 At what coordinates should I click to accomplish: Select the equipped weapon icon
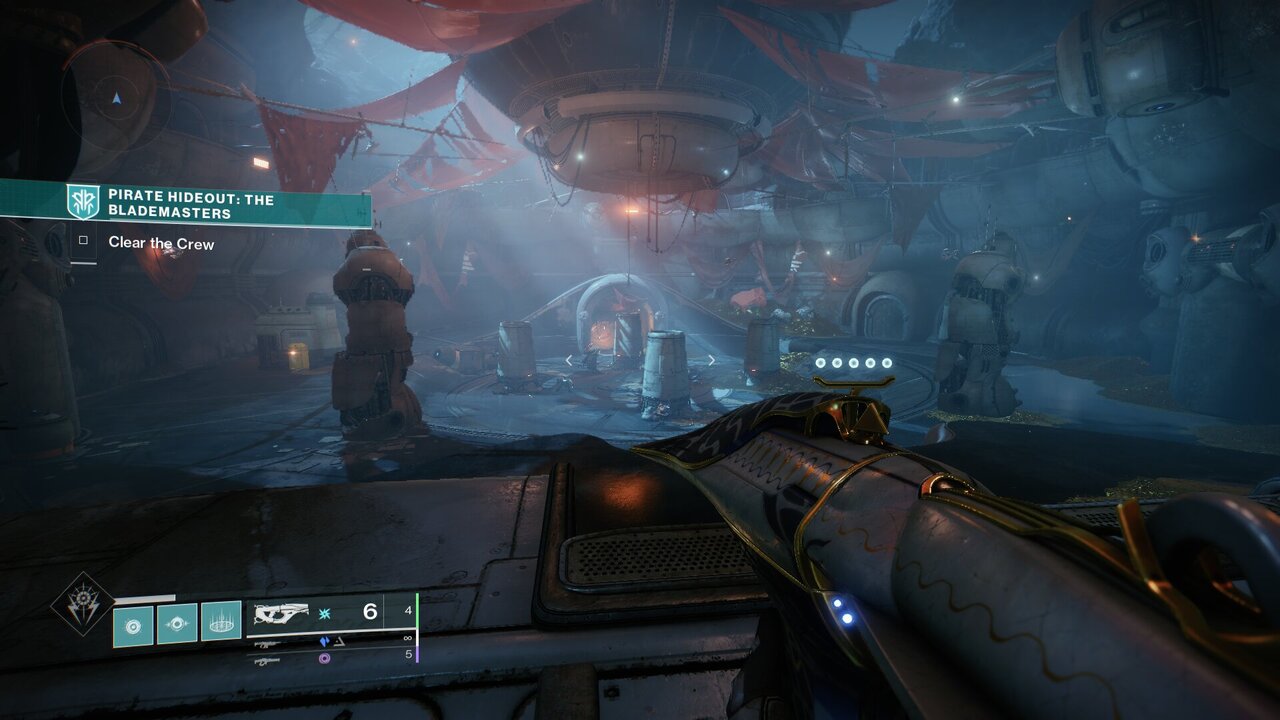pos(284,612)
